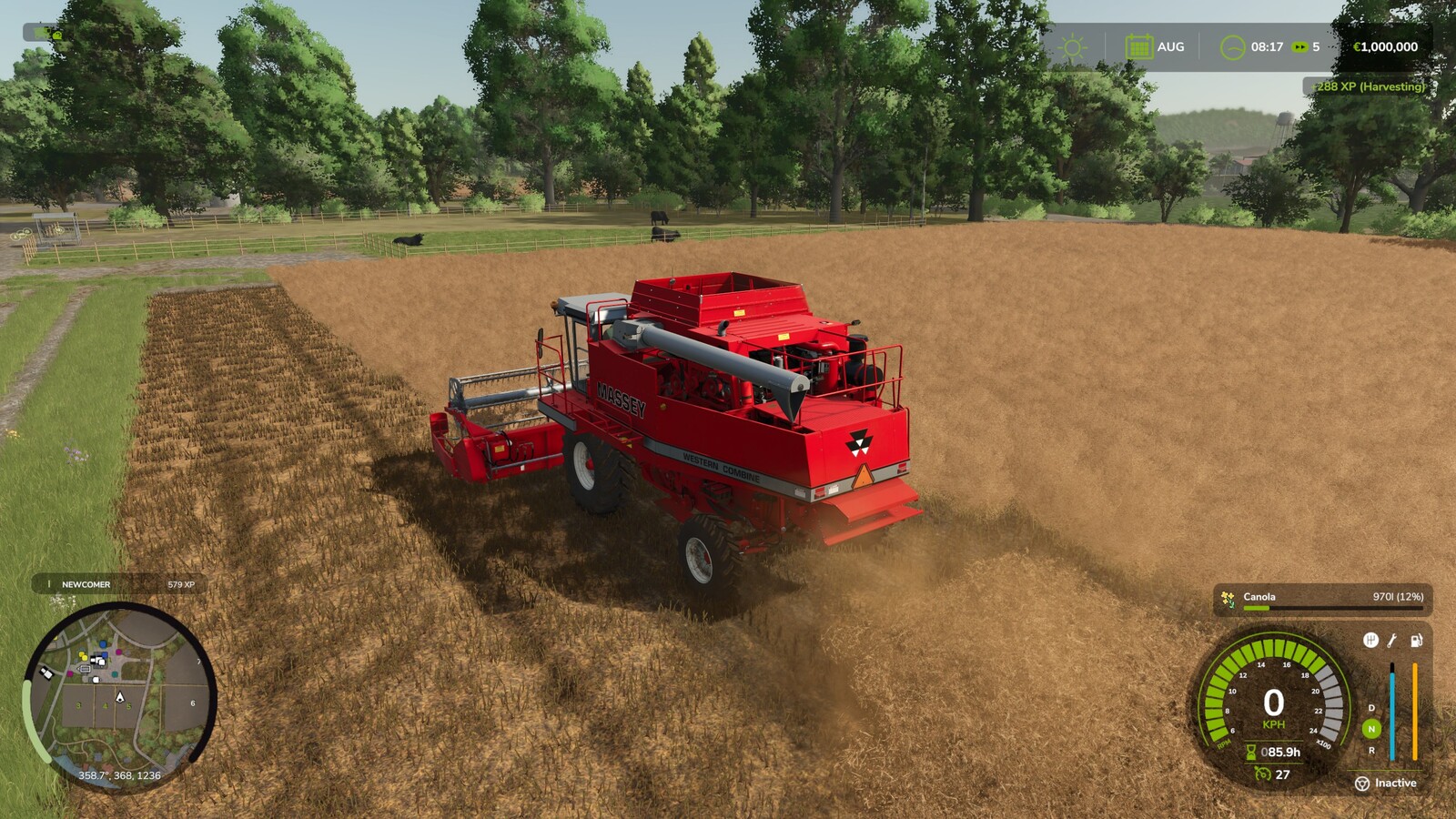Select the highlighted N gear indicator

pyautogui.click(x=1371, y=729)
